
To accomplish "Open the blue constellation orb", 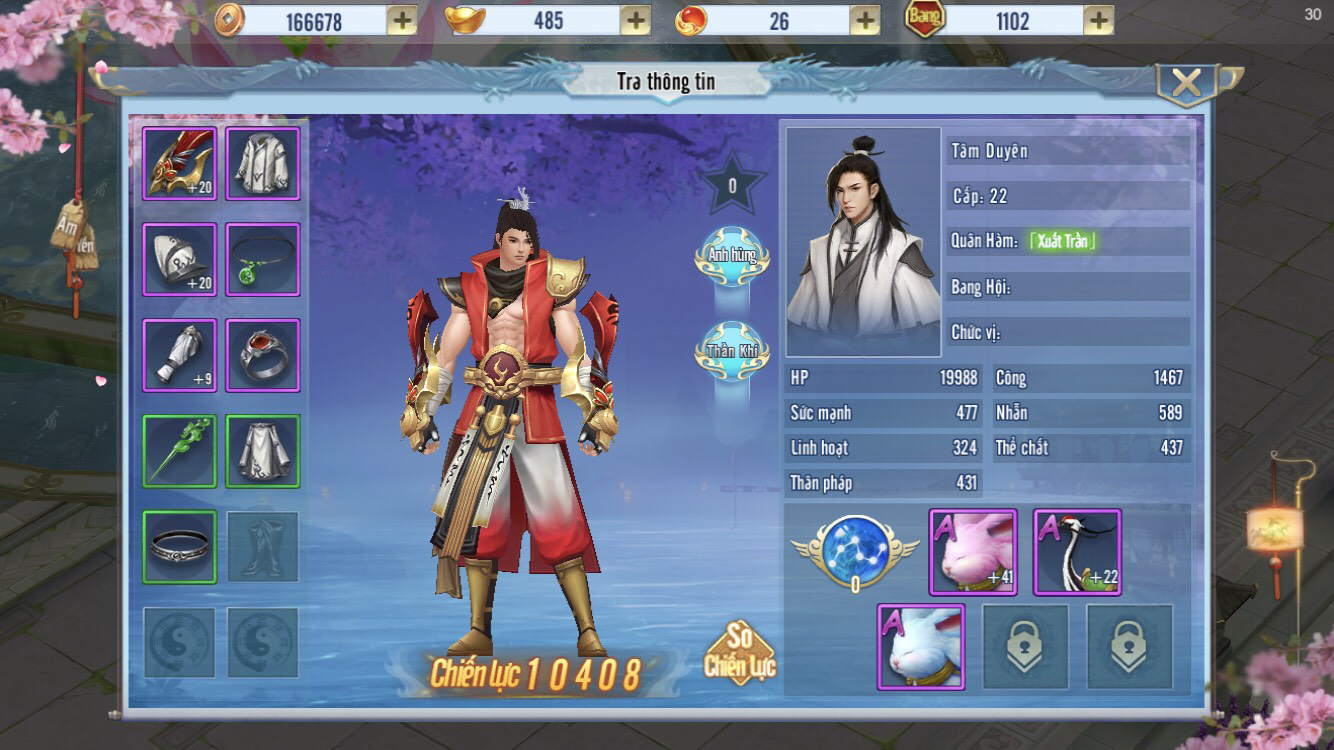I will (854, 548).
